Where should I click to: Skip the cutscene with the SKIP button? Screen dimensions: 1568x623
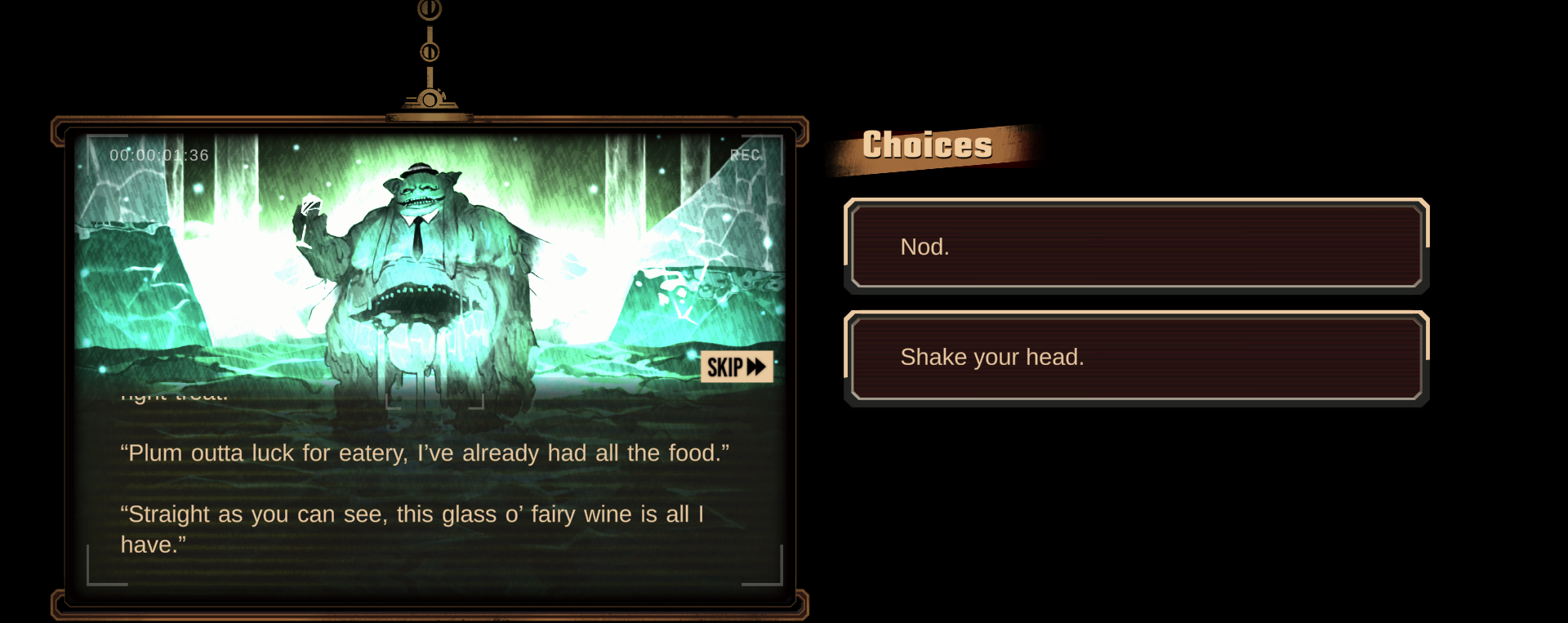(x=736, y=367)
